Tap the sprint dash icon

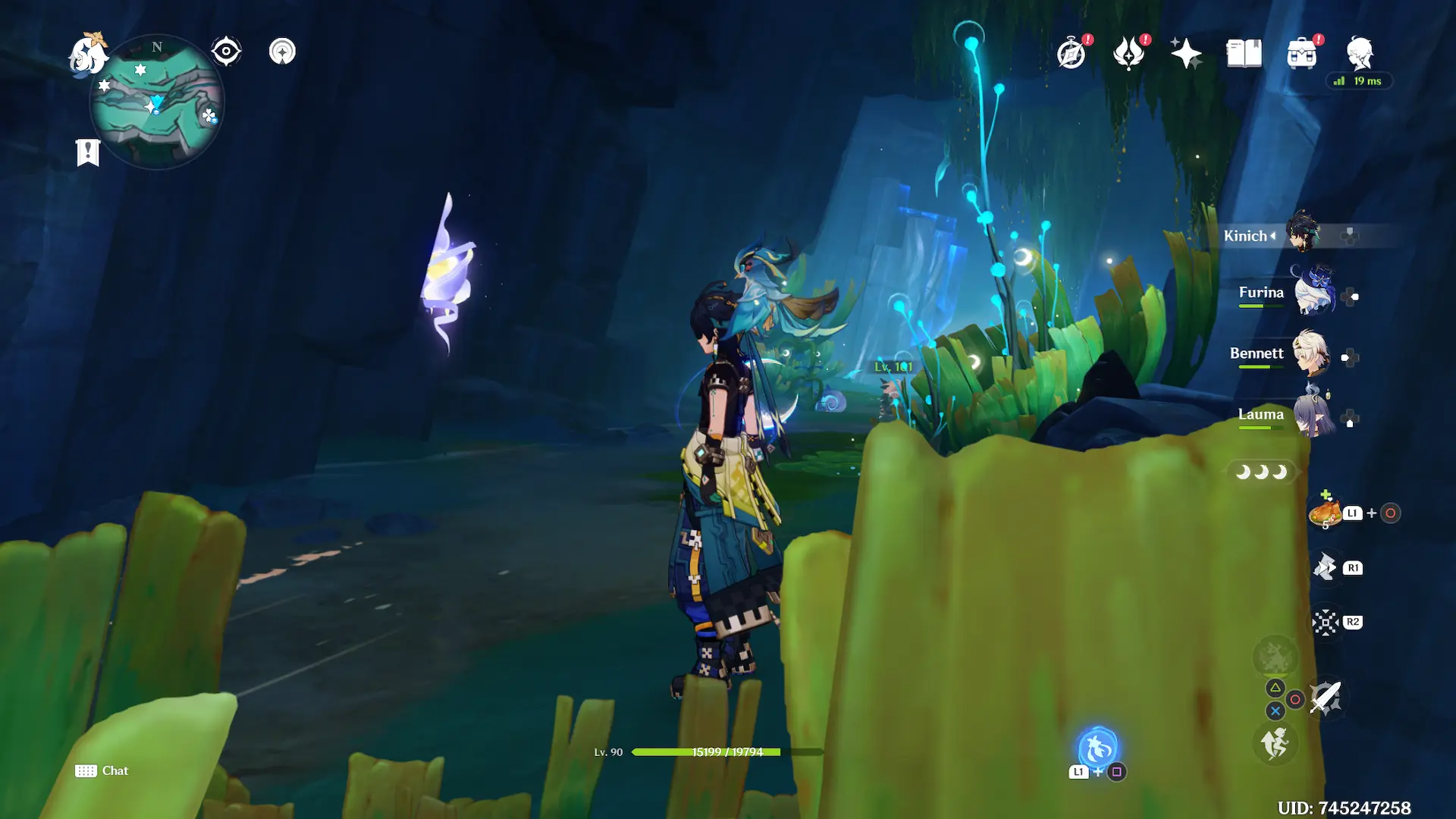click(1276, 743)
